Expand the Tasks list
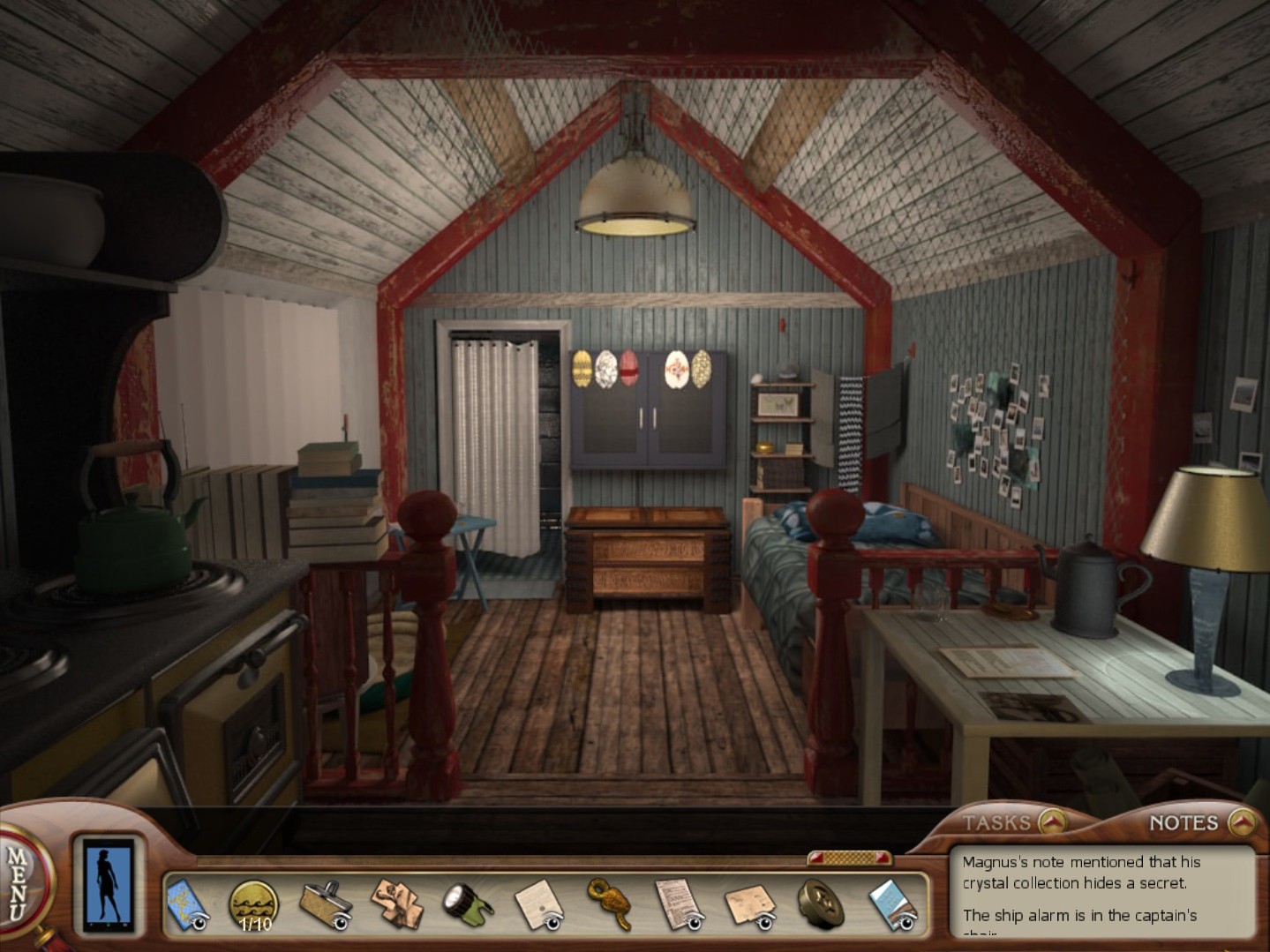Screen dimensions: 1270x952 click(x=1051, y=822)
